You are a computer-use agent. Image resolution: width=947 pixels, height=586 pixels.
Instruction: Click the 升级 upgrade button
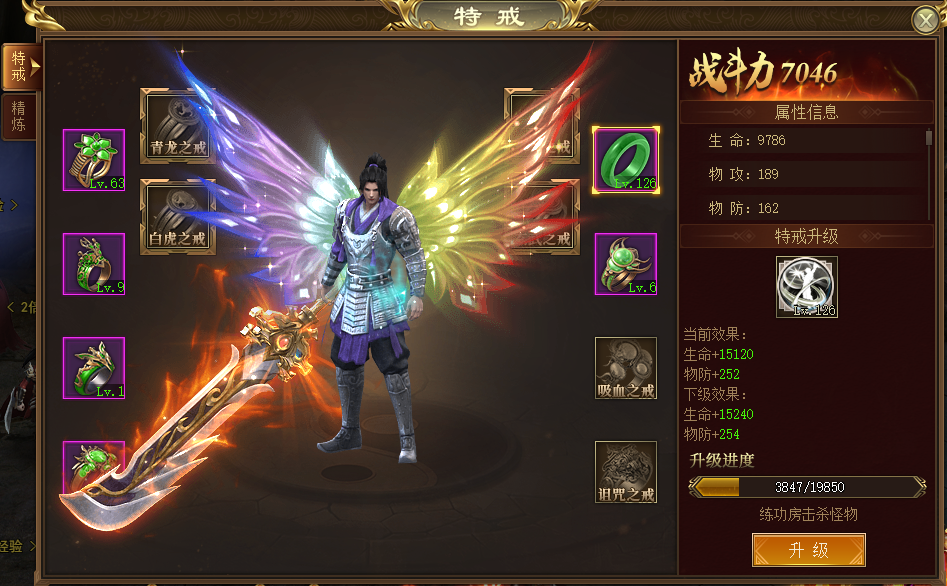pos(808,550)
